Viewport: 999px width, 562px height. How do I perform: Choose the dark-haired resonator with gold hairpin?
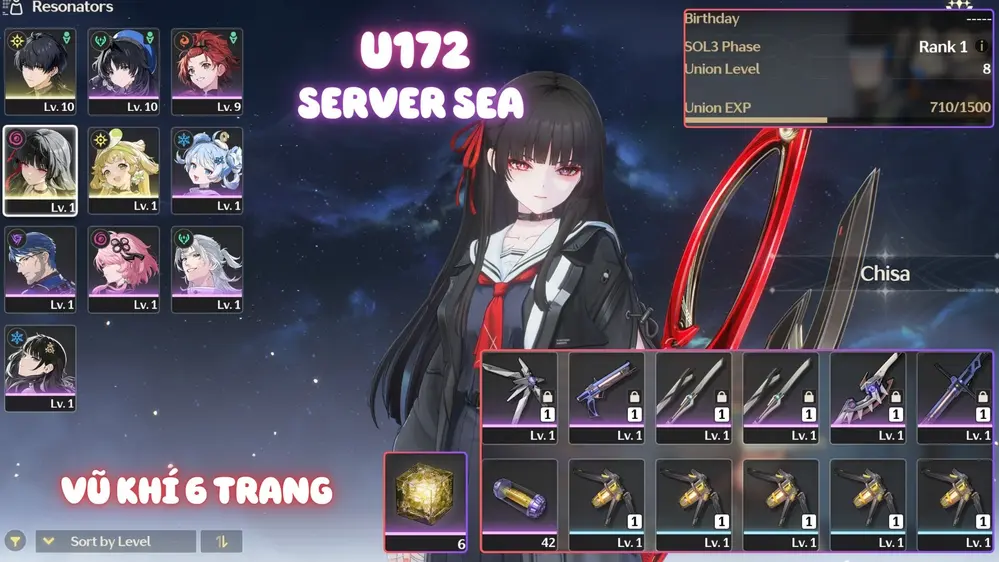[x=40, y=368]
